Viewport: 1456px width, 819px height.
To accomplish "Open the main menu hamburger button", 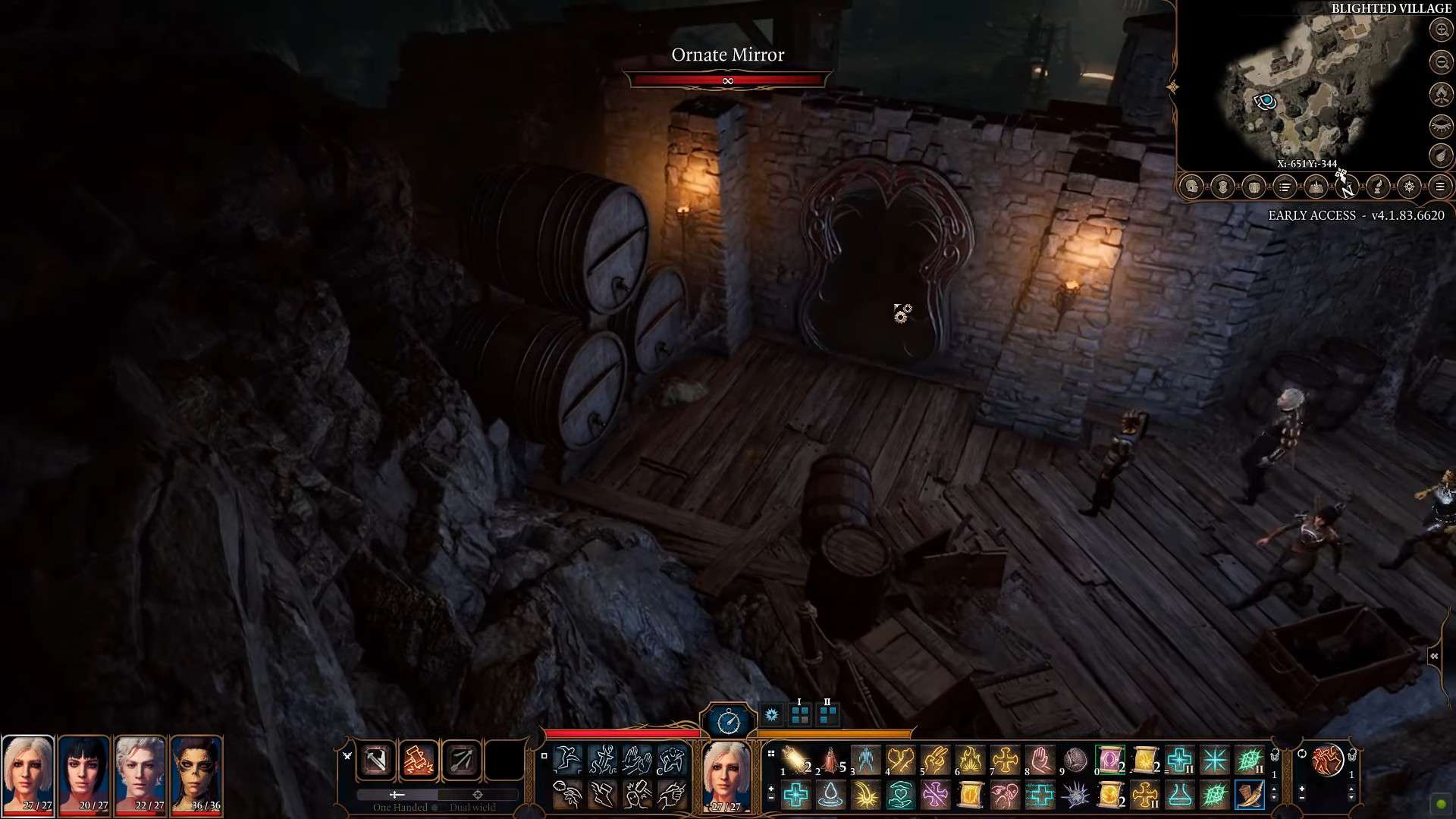I will [1440, 187].
